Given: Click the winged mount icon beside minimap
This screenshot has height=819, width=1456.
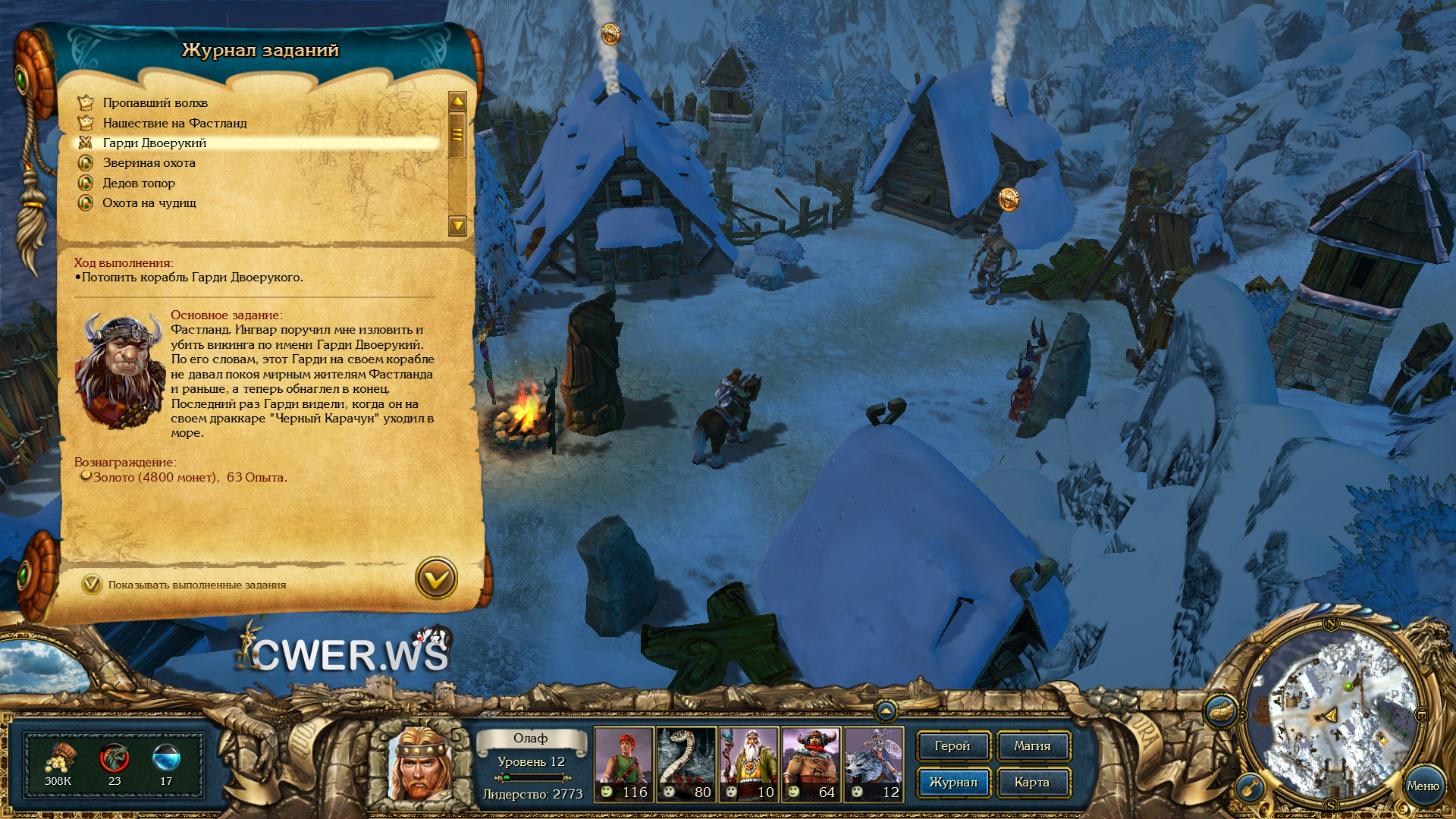Looking at the screenshot, I should [x=1220, y=711].
